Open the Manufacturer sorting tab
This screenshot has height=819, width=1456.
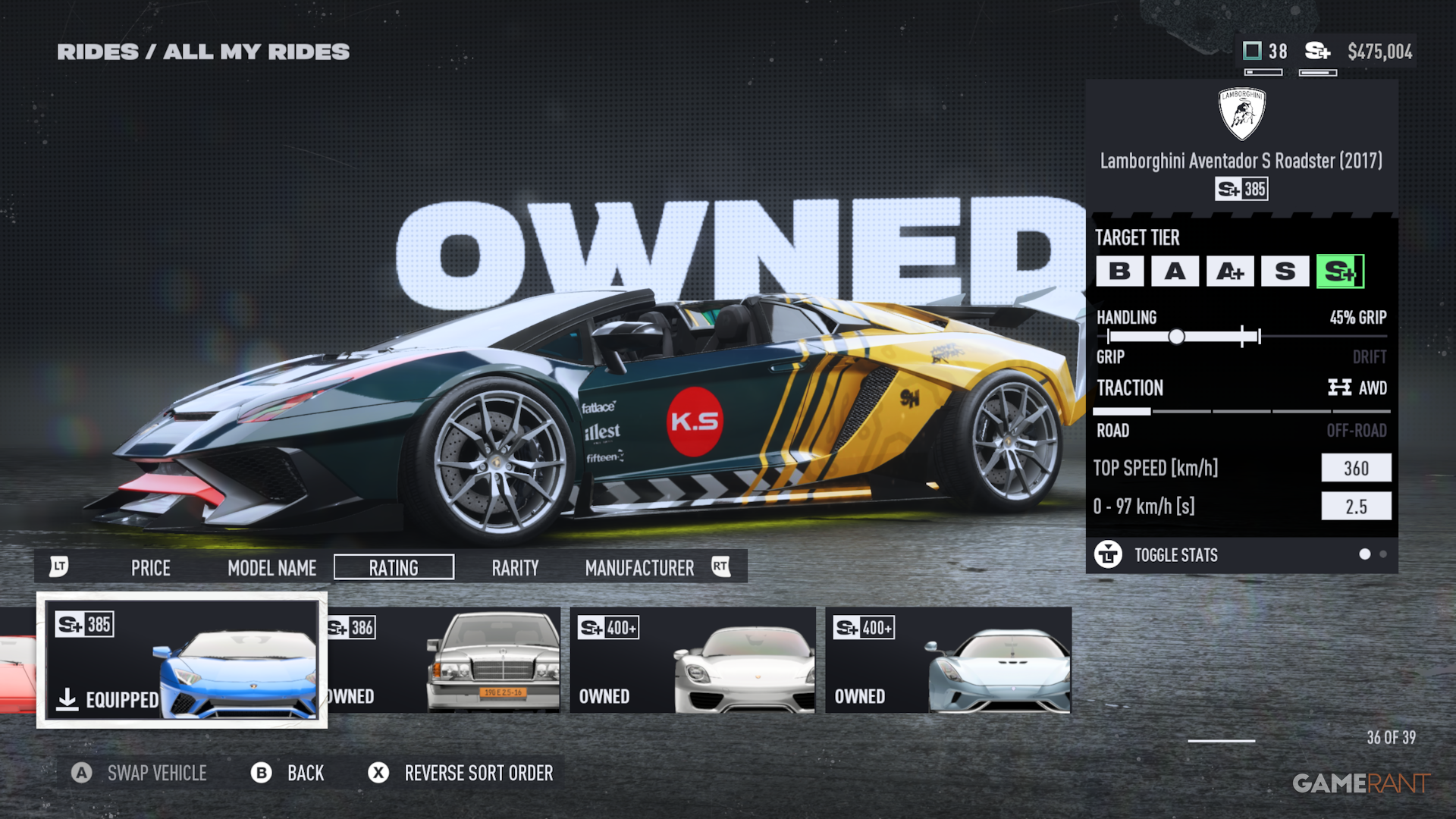tap(639, 567)
